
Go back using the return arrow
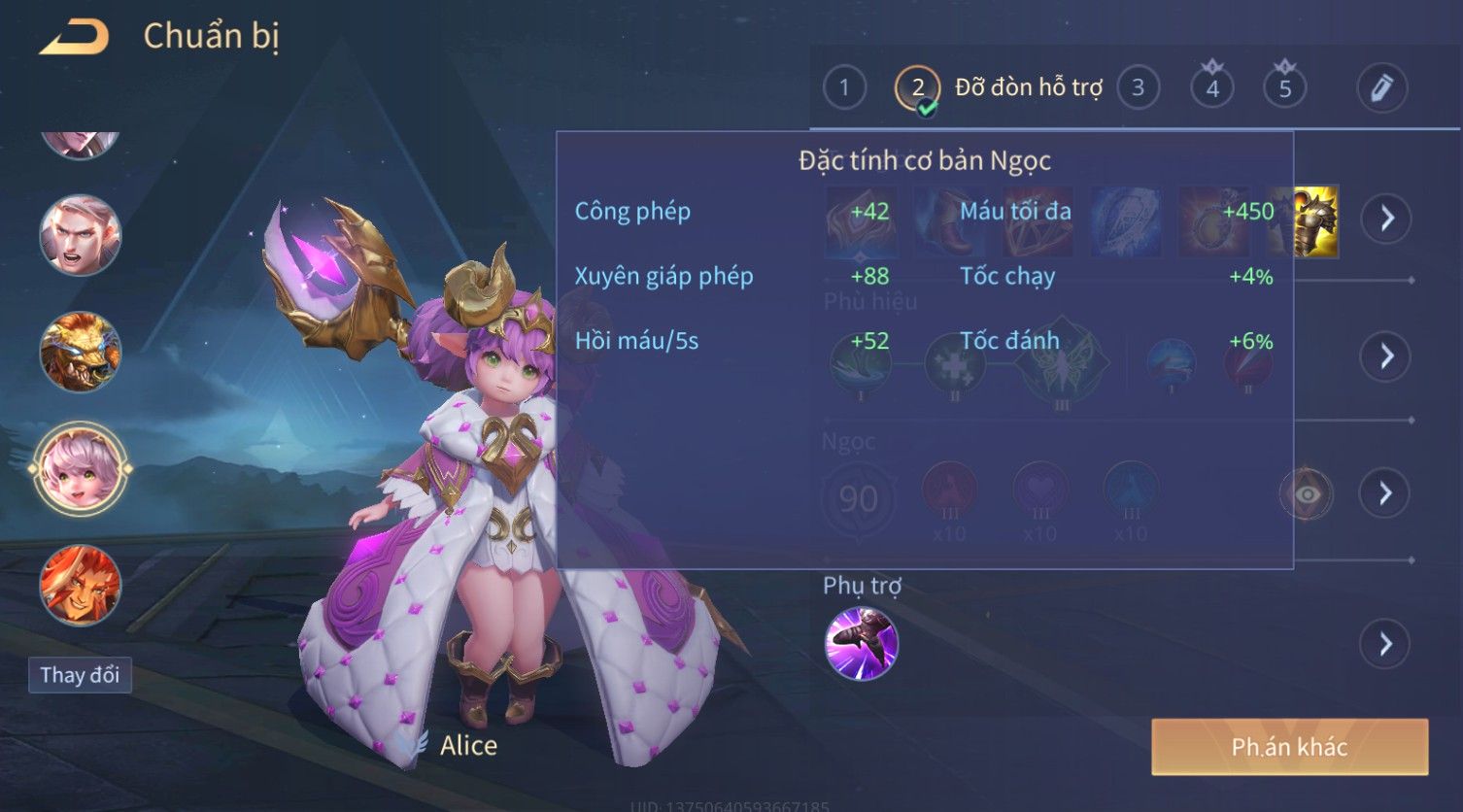pos(74,37)
